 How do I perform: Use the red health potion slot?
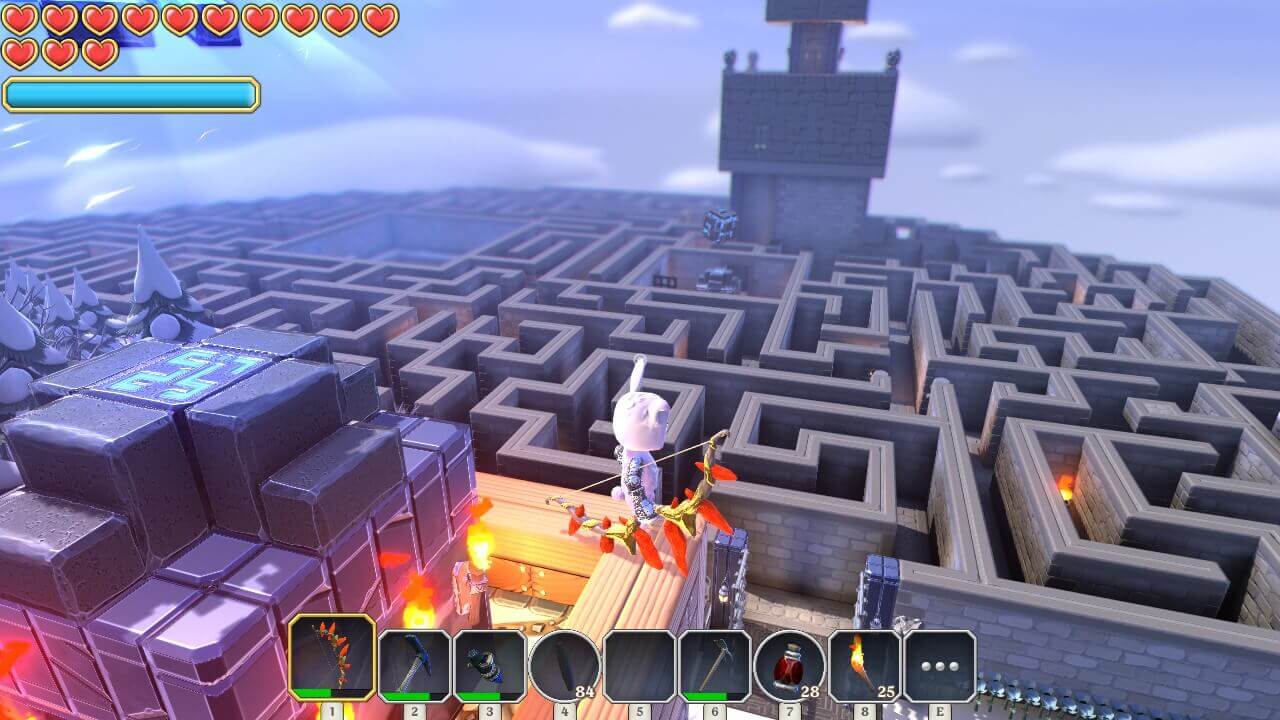click(x=789, y=665)
